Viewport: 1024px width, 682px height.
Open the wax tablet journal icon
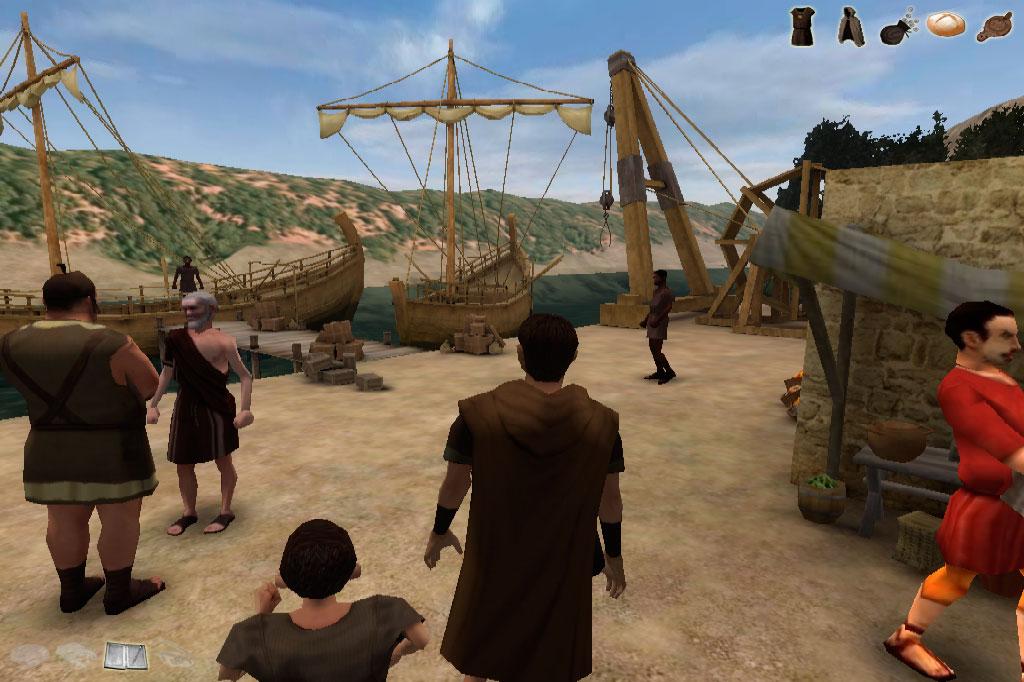(126, 656)
